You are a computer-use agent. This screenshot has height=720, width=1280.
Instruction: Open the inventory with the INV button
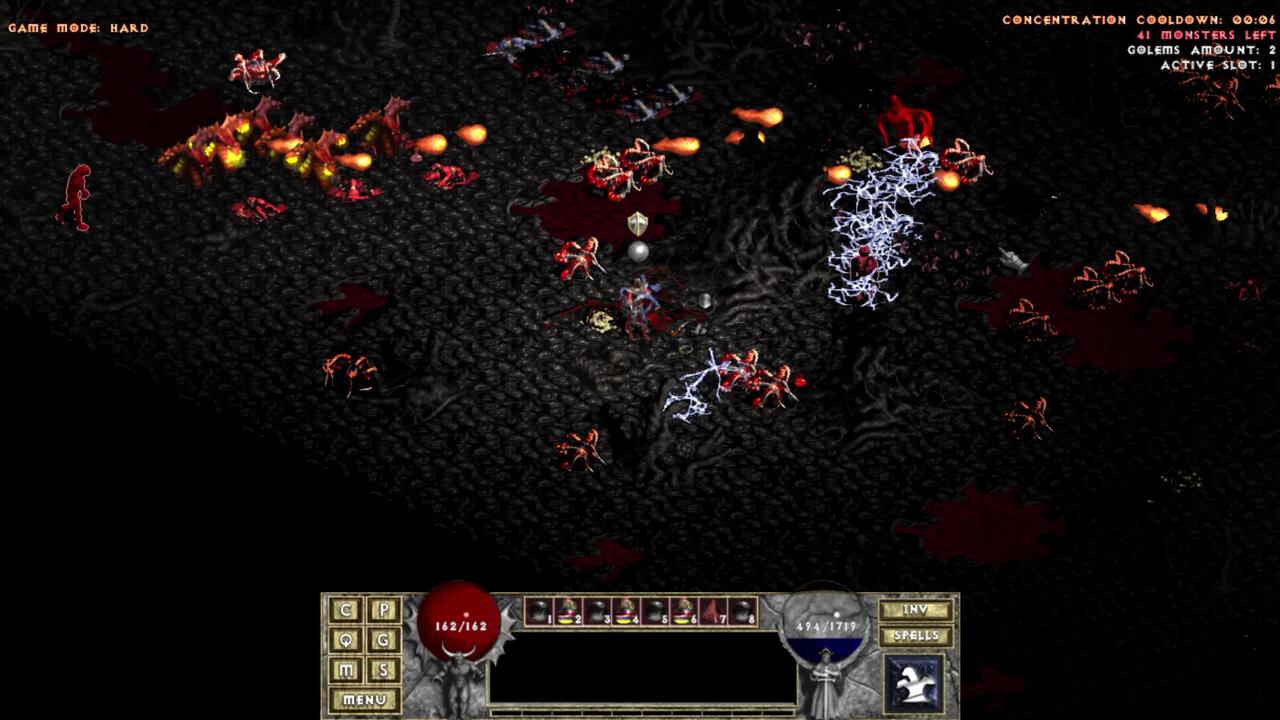click(914, 610)
